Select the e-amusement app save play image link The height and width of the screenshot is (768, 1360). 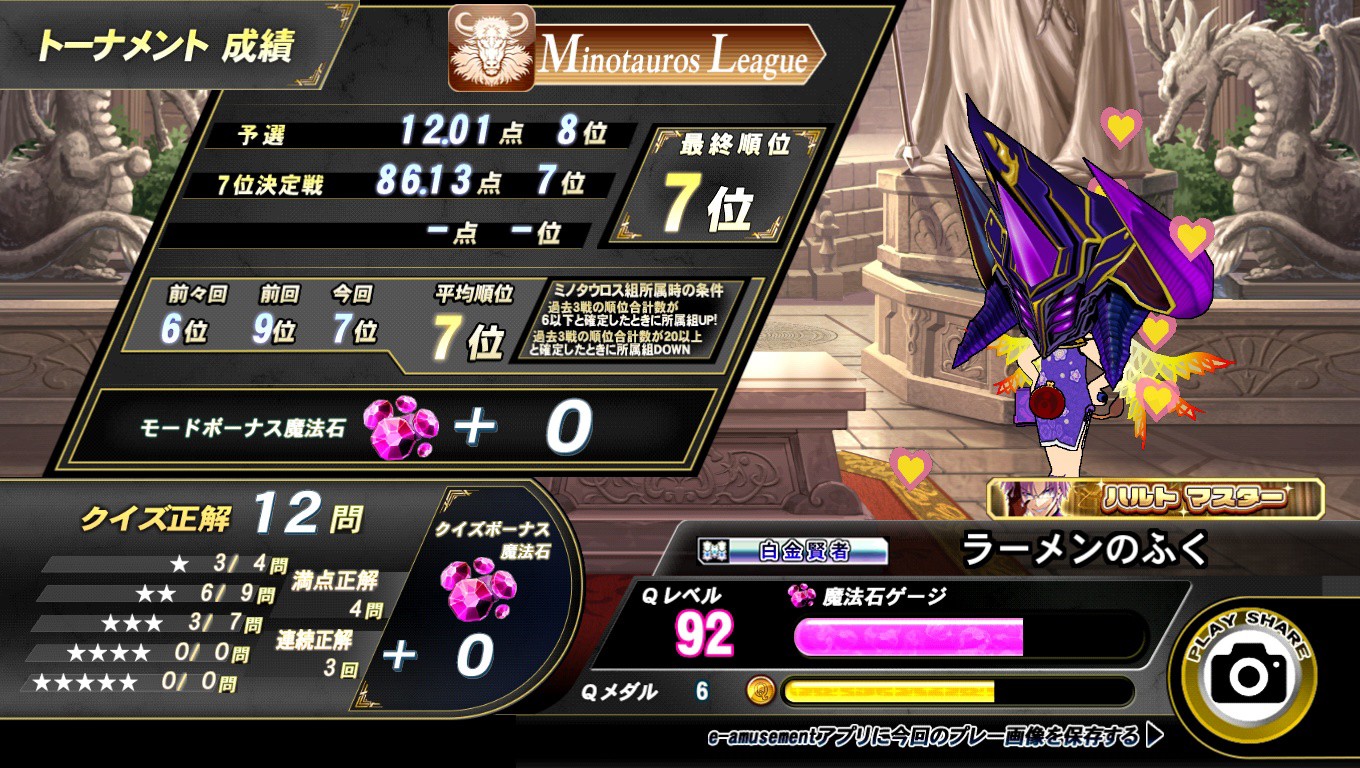(934, 737)
